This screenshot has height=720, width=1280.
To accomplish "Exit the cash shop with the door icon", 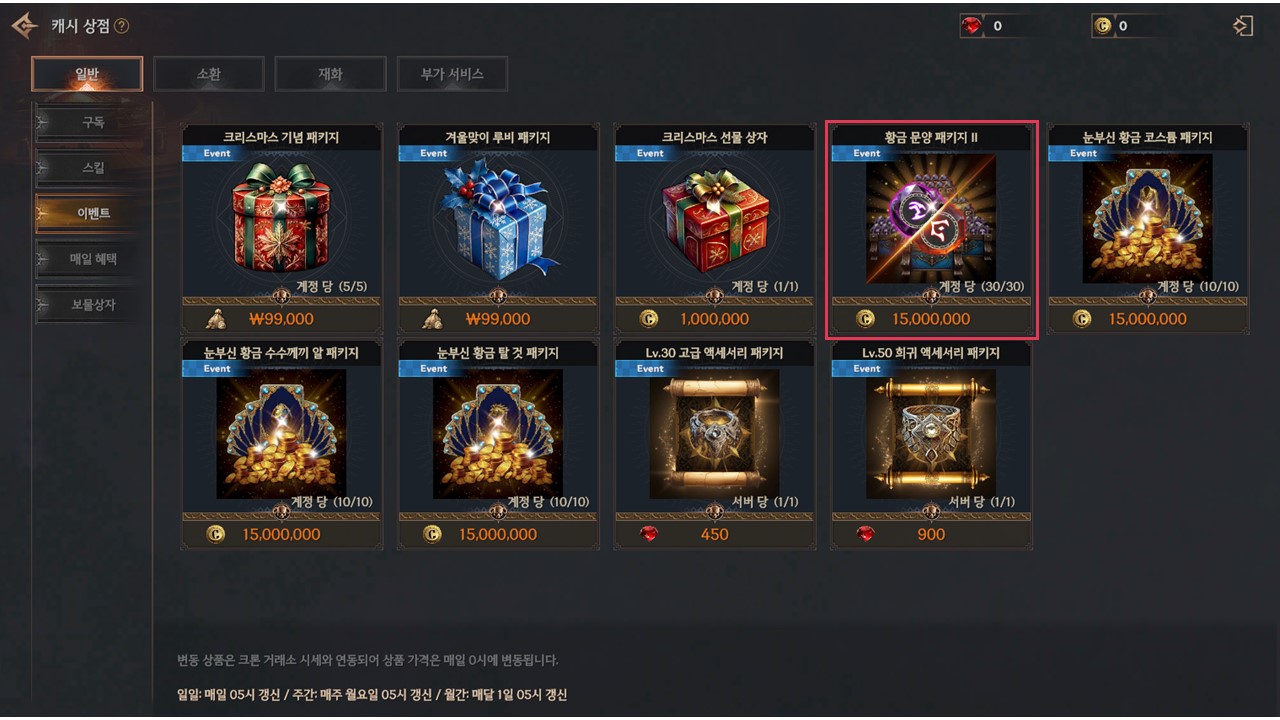I will pyautogui.click(x=1243, y=26).
